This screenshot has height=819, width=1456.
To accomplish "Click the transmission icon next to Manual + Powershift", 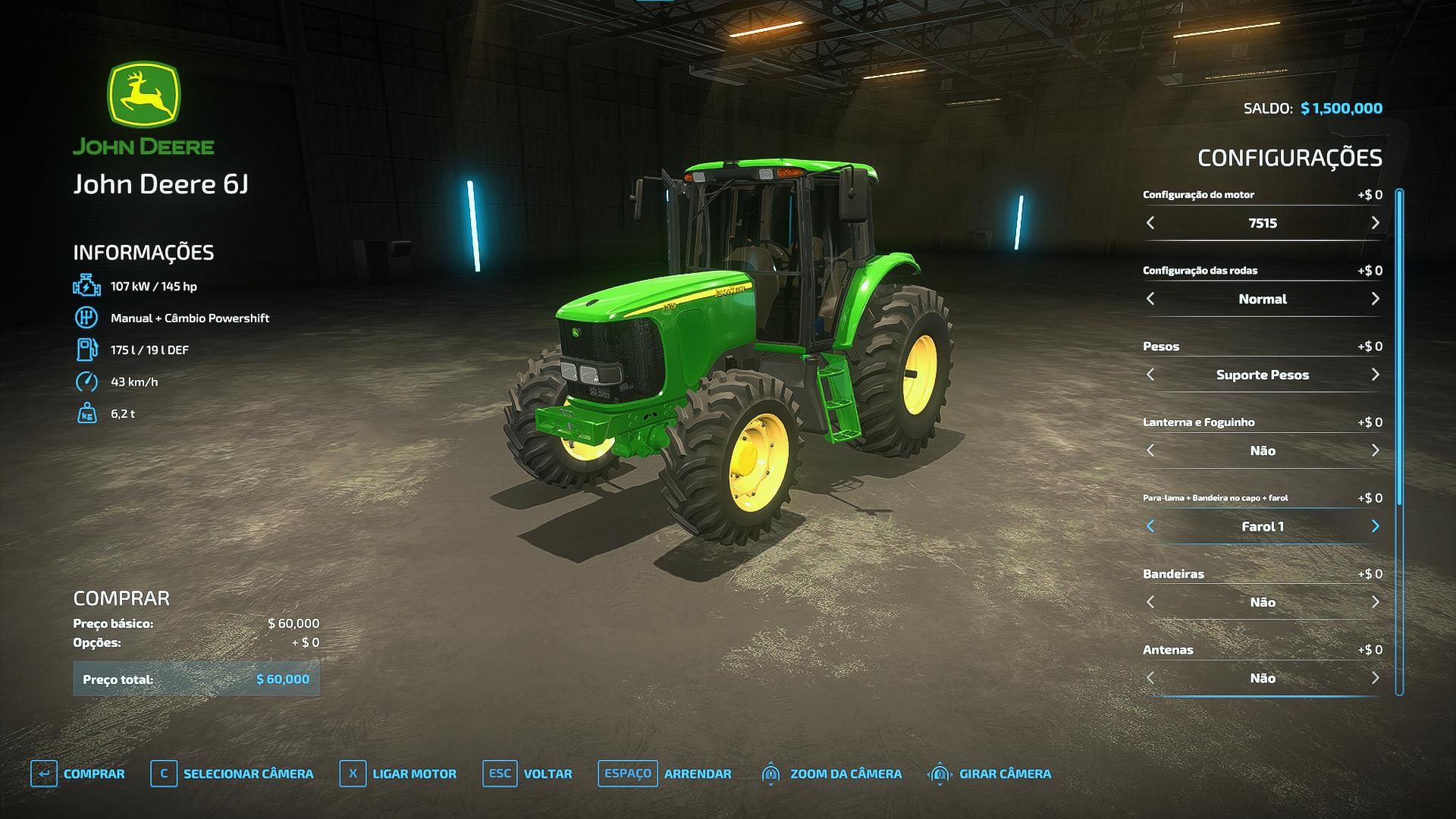I will pyautogui.click(x=86, y=318).
